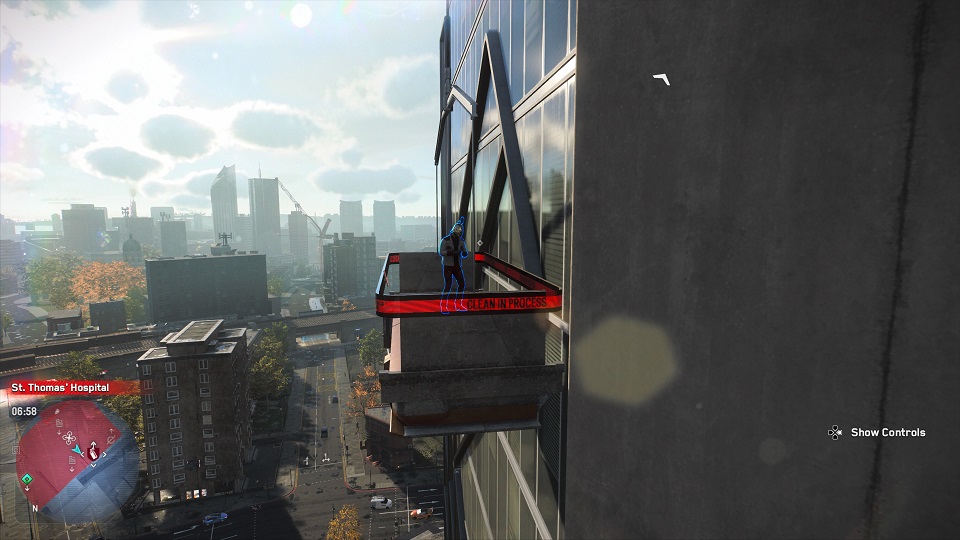Image resolution: width=960 pixels, height=540 pixels.
Task: Click the green diamond marker on minimap
Action: tap(27, 479)
